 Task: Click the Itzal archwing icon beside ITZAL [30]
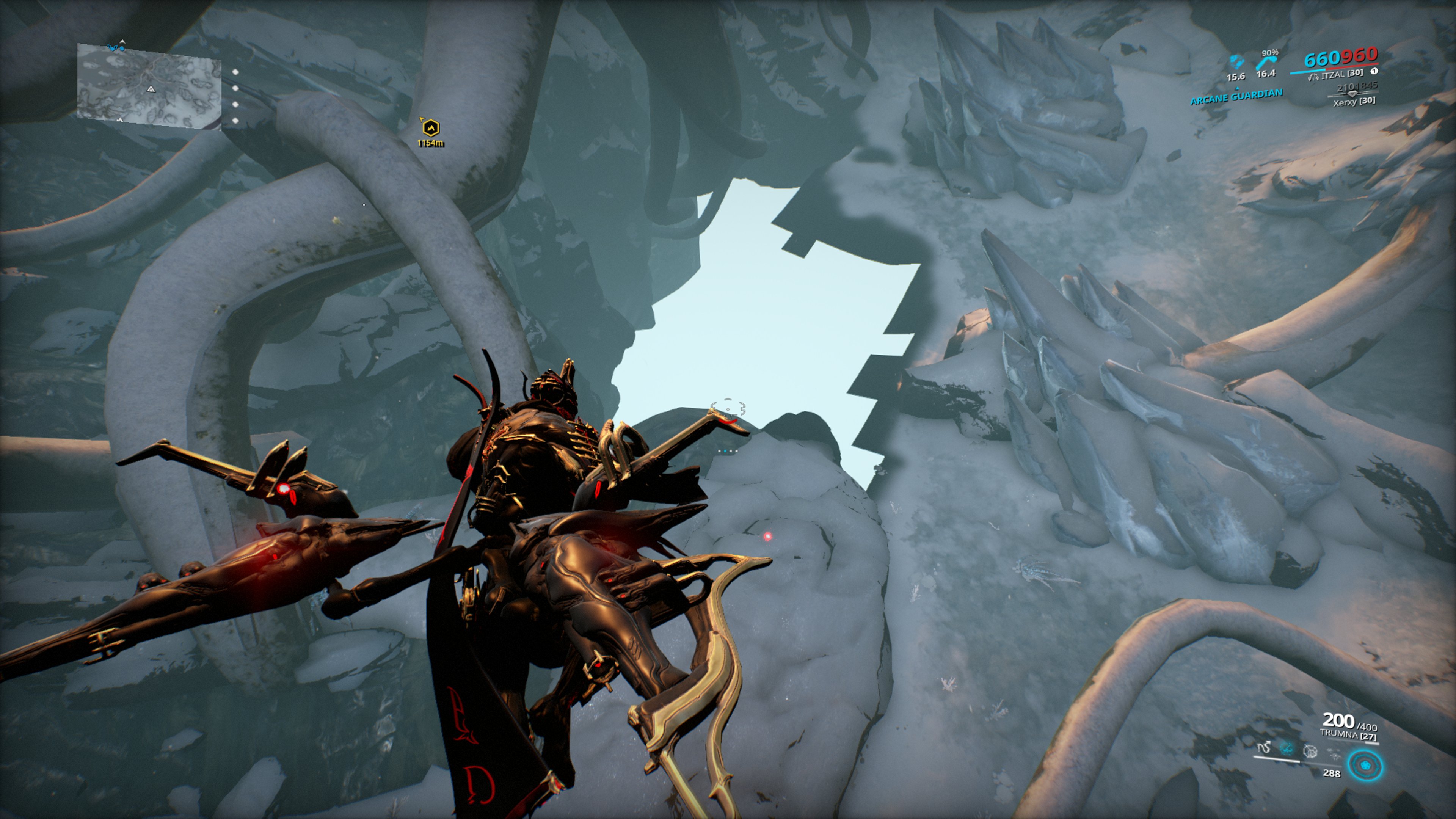click(1314, 77)
